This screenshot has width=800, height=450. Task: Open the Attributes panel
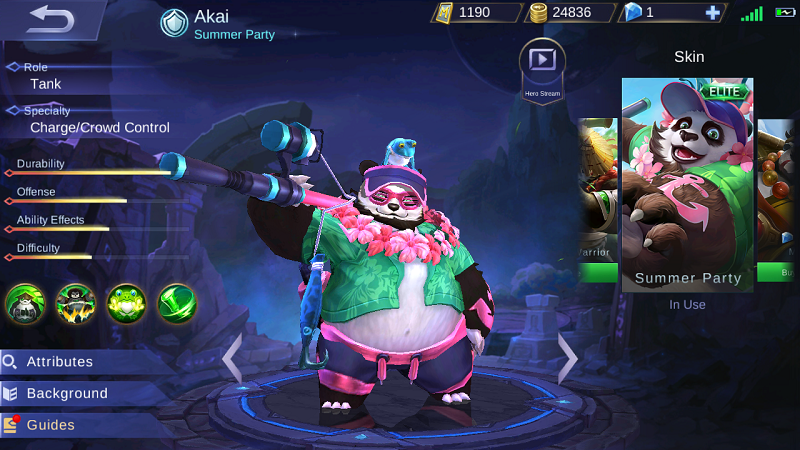tap(60, 362)
